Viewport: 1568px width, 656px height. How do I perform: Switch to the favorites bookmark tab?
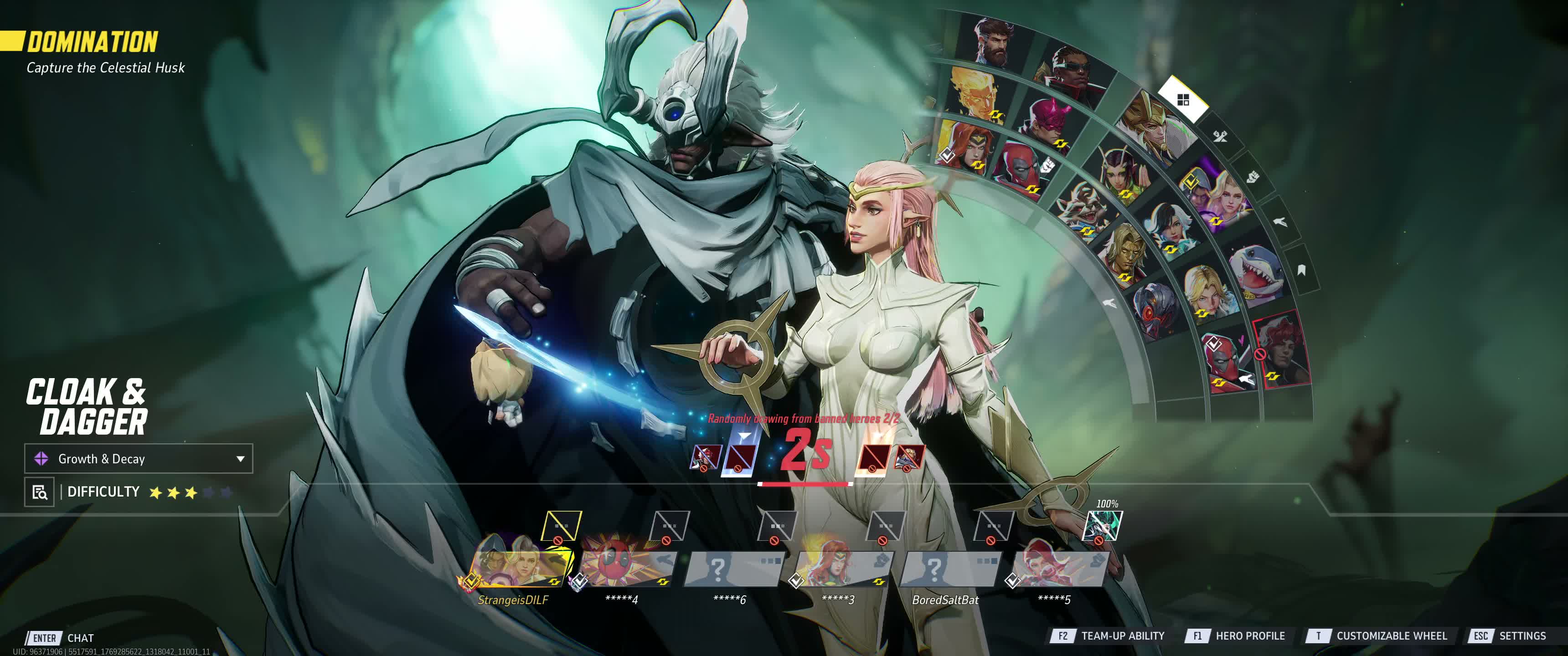point(1301,270)
